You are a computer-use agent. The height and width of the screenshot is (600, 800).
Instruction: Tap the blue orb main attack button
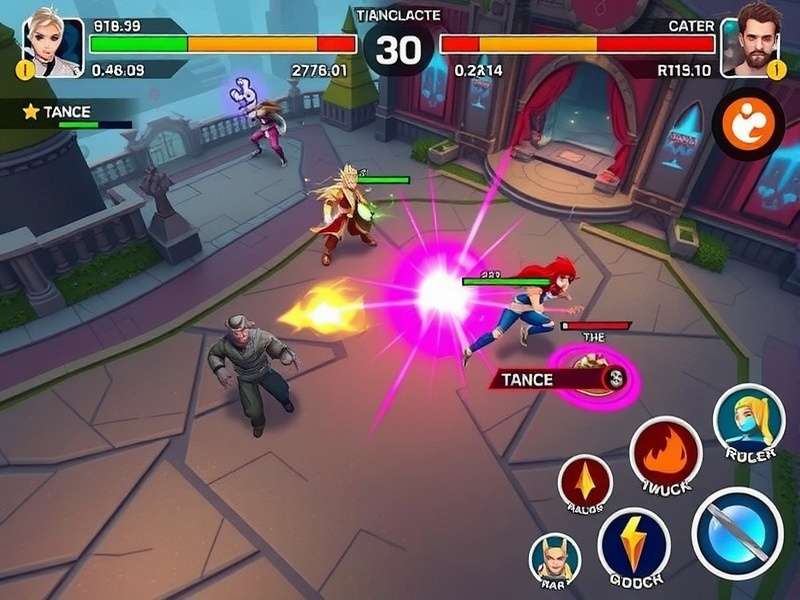pyautogui.click(x=737, y=533)
